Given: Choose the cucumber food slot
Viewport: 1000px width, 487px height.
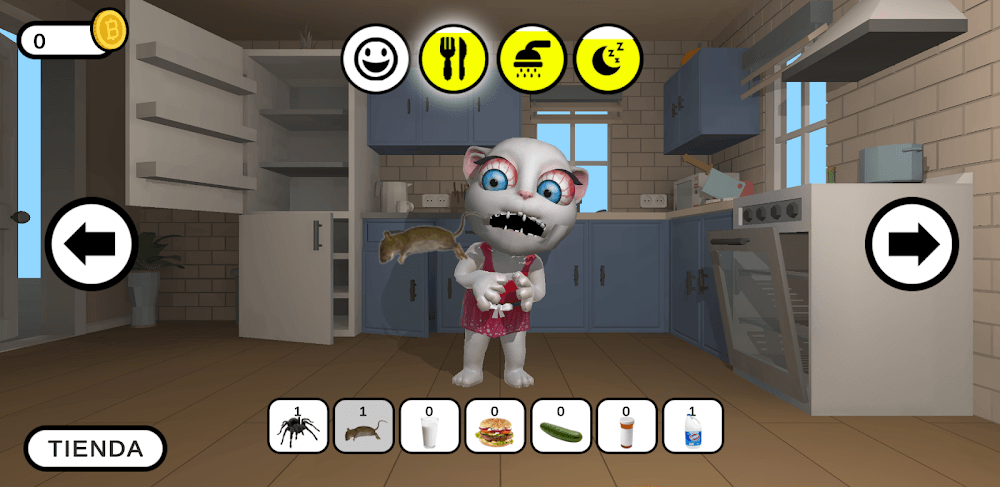Looking at the screenshot, I should coord(561,426).
